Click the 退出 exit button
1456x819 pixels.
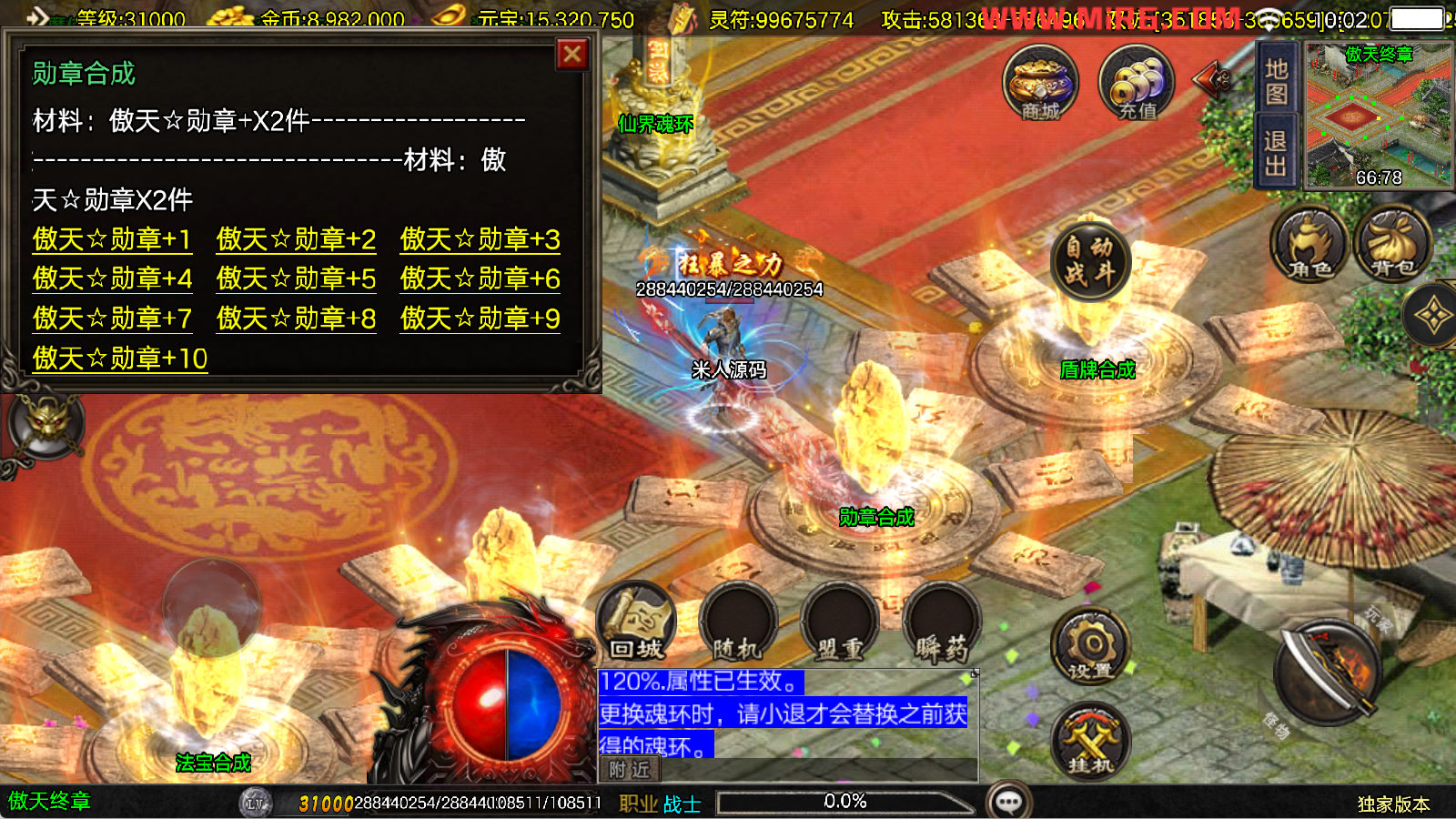pos(1276,153)
